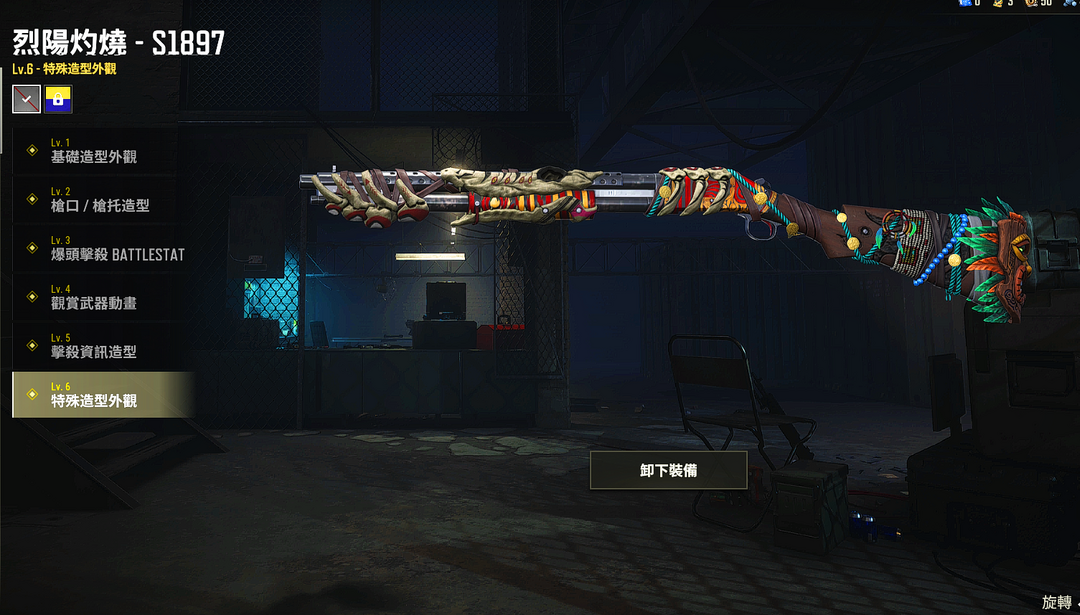Click the 卸下裝備 button
The width and height of the screenshot is (1080, 615).
pos(668,470)
